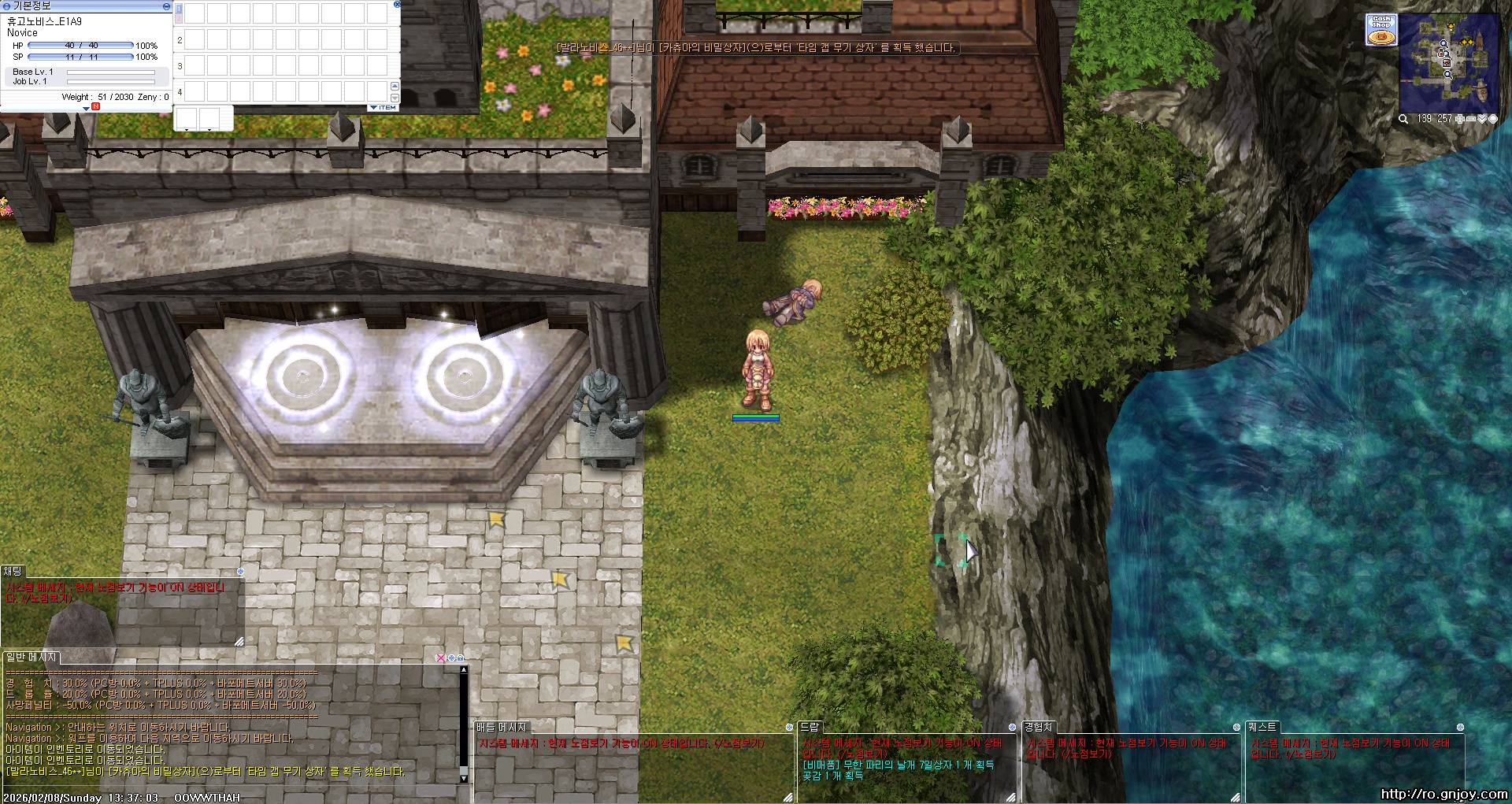Click the down arrow on the message log scrollbar
Image resolution: width=1512 pixels, height=804 pixels.
pos(464,779)
